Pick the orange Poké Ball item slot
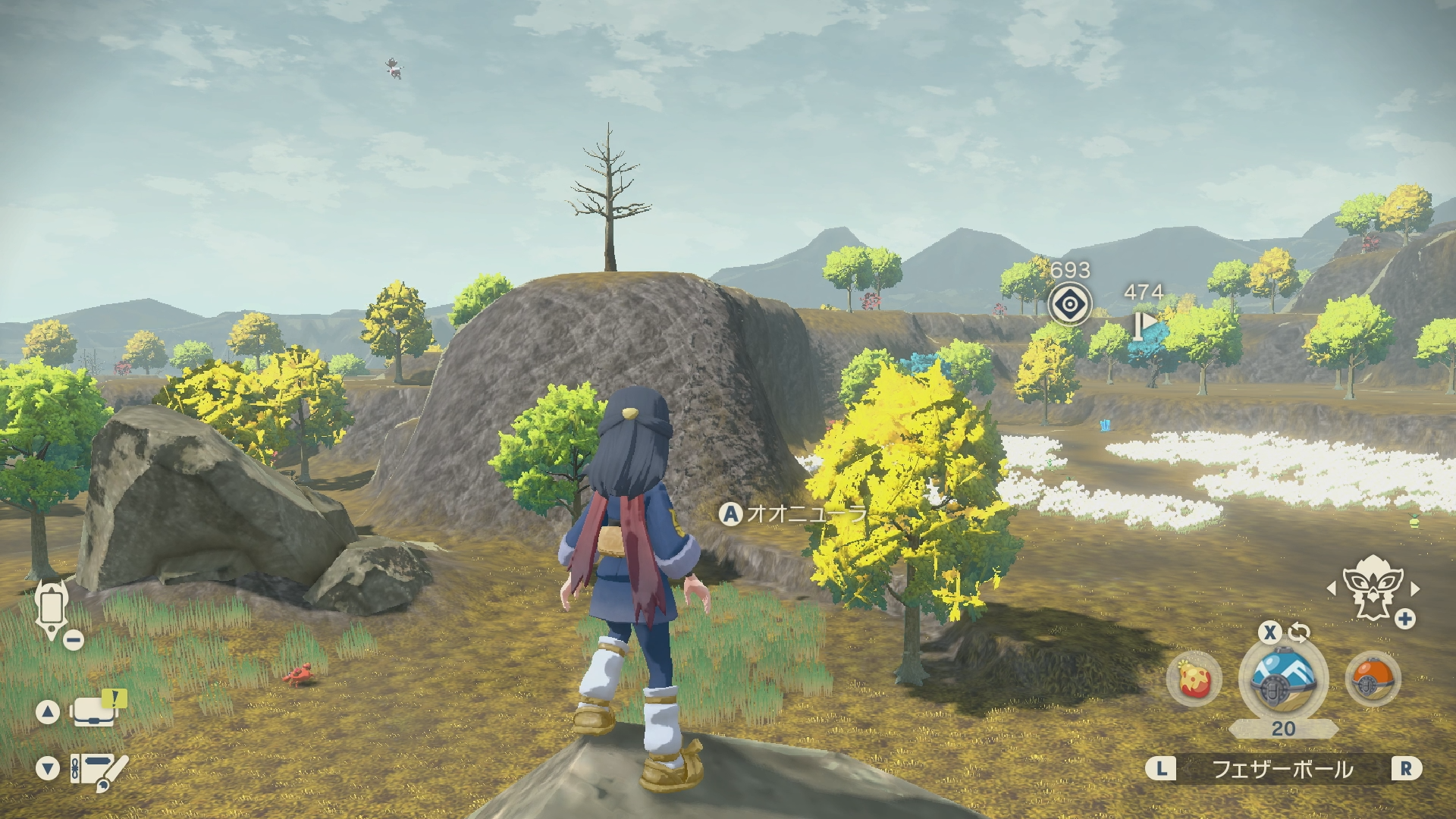The image size is (1456, 819). [1373, 679]
